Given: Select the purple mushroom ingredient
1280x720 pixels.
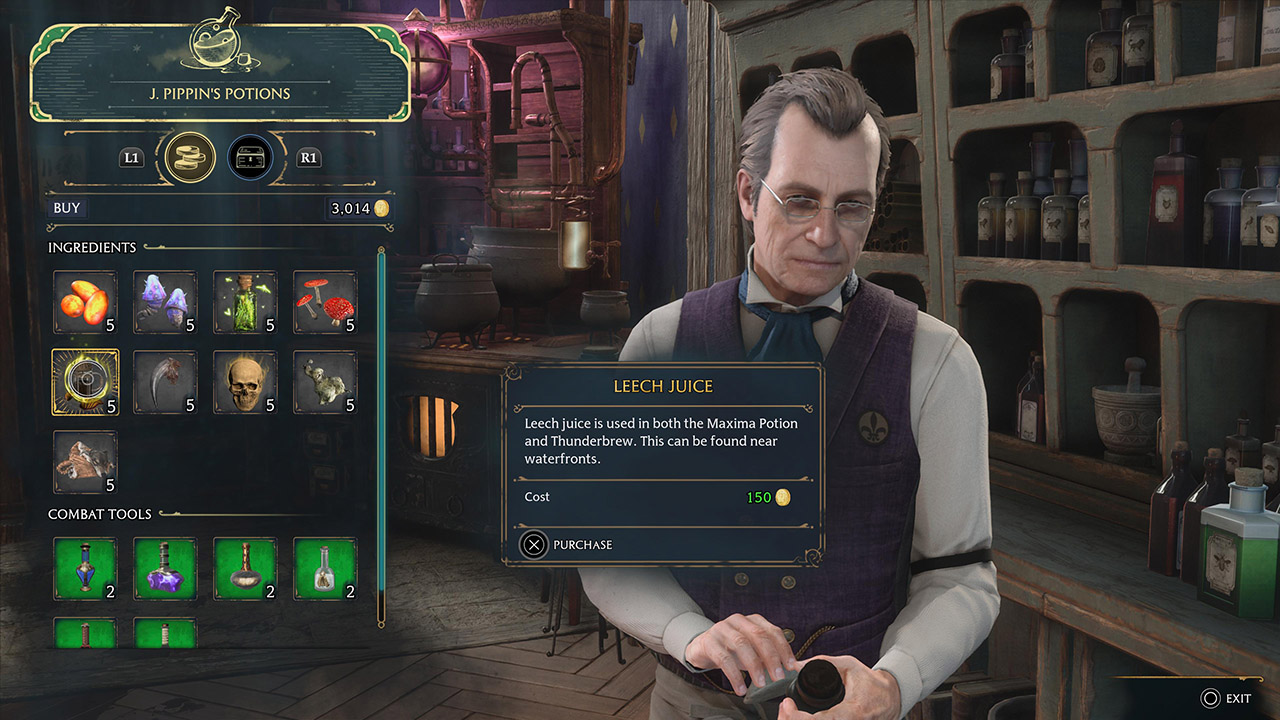Looking at the screenshot, I should 165,302.
